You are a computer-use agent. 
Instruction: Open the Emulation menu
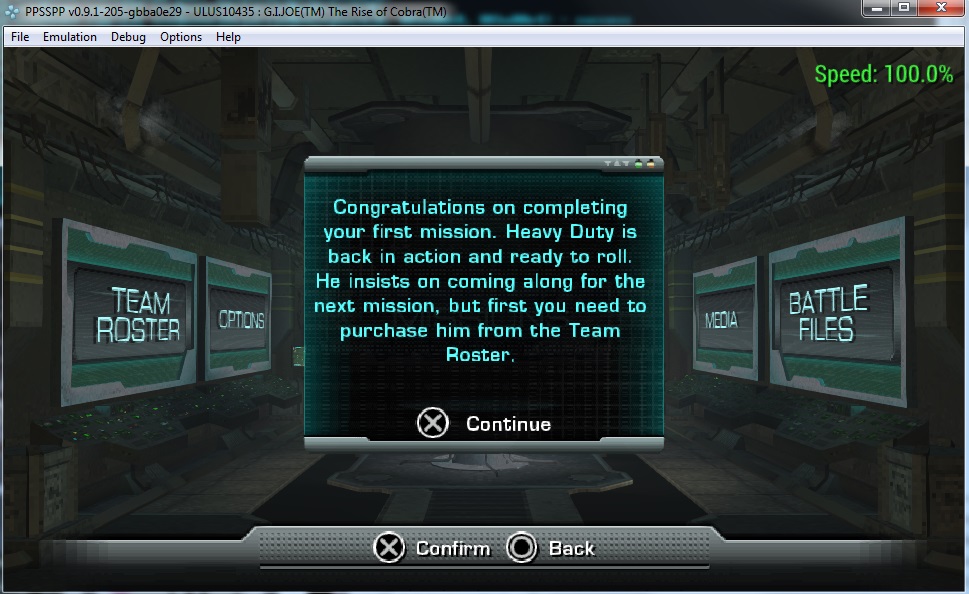tap(70, 37)
